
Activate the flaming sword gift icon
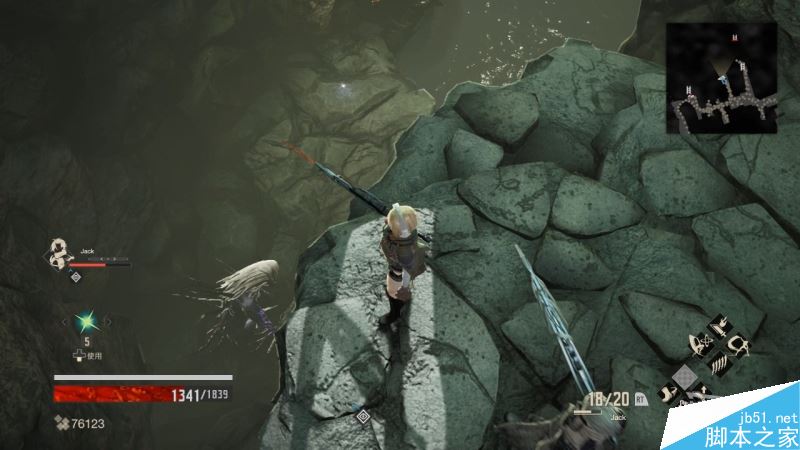(719, 326)
